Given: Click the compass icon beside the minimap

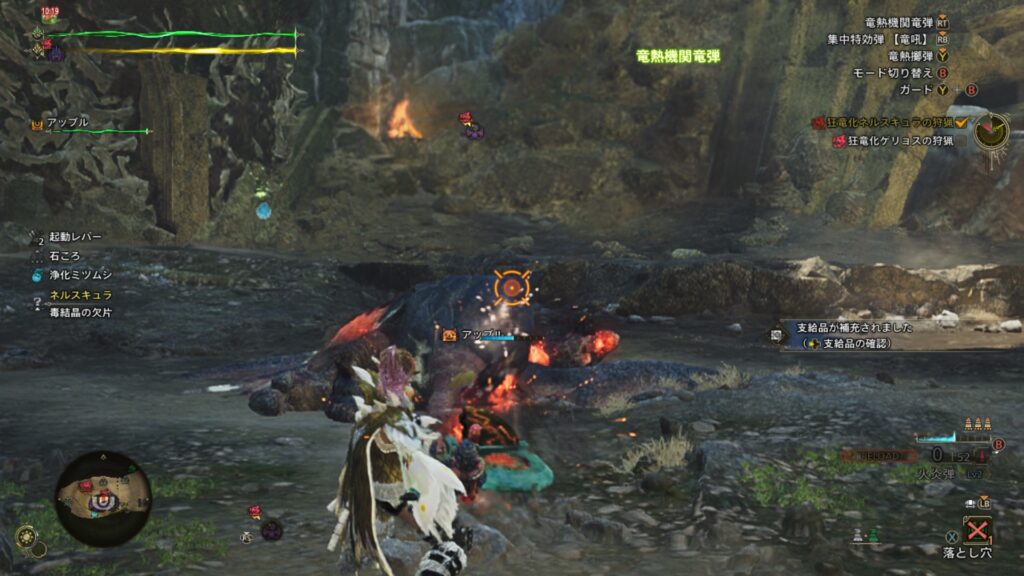Looking at the screenshot, I should [27, 537].
